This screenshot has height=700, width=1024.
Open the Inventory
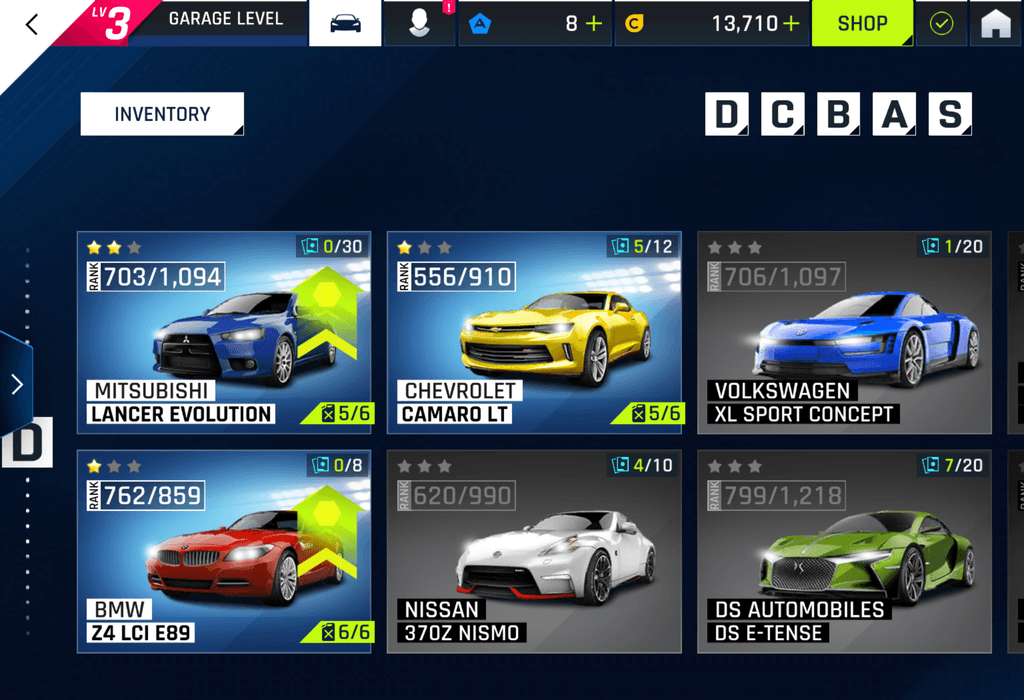pos(162,114)
